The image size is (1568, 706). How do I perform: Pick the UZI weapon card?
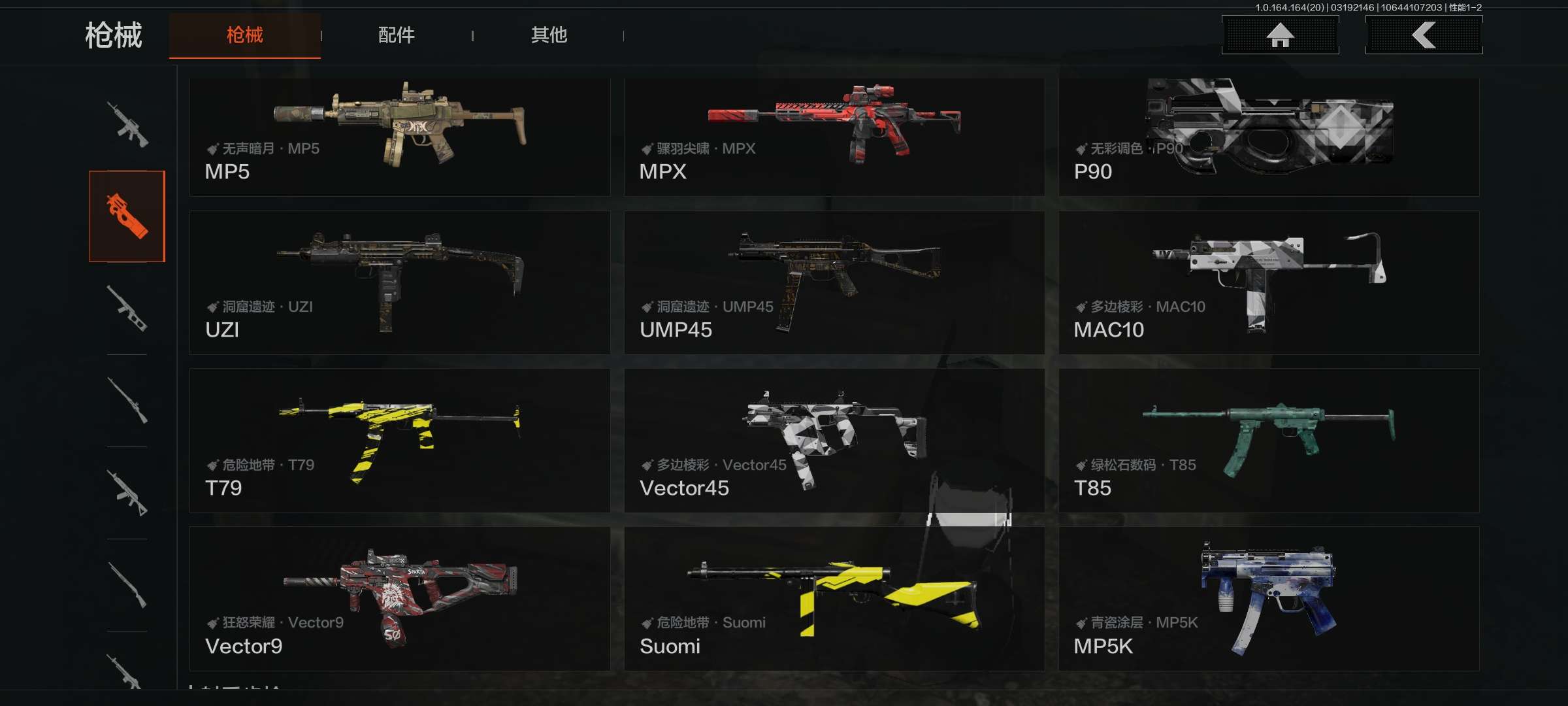pos(399,282)
